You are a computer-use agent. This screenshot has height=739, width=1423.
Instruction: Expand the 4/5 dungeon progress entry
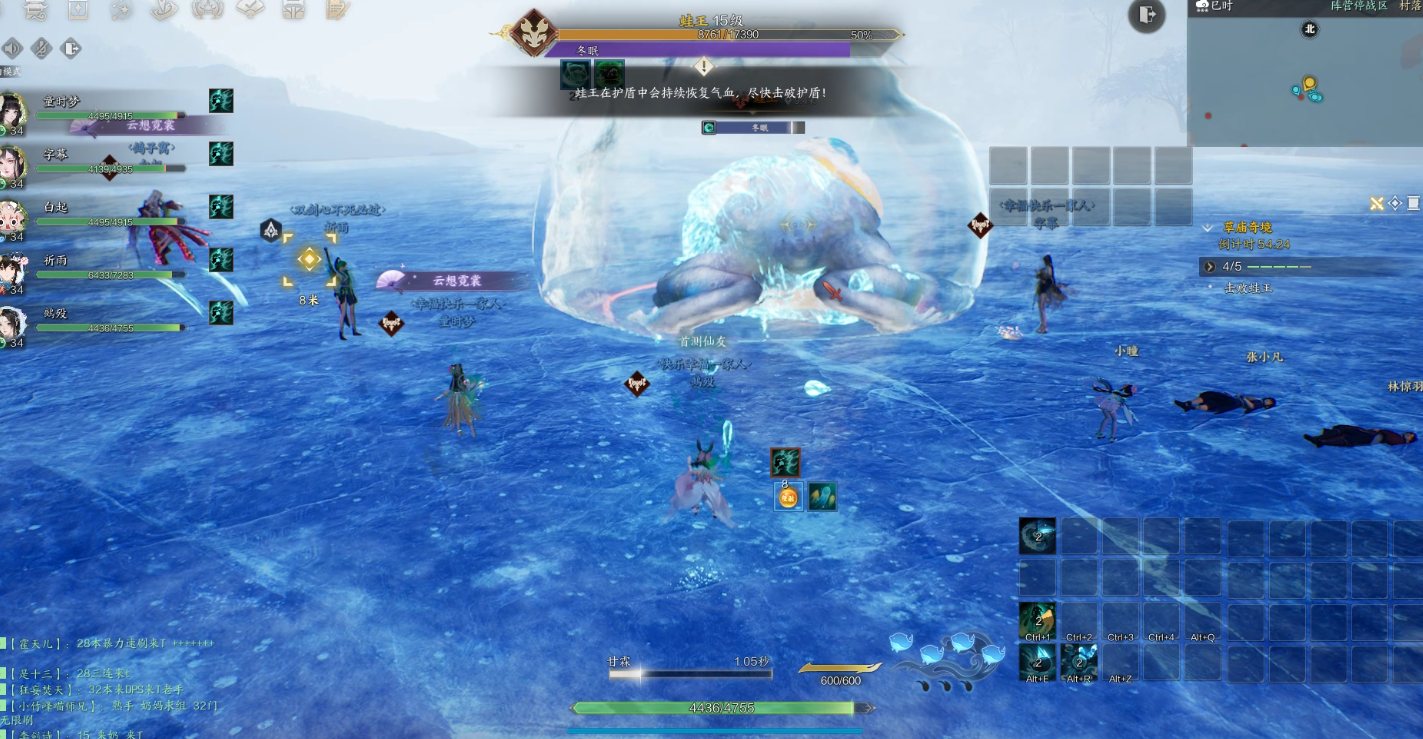point(1210,267)
